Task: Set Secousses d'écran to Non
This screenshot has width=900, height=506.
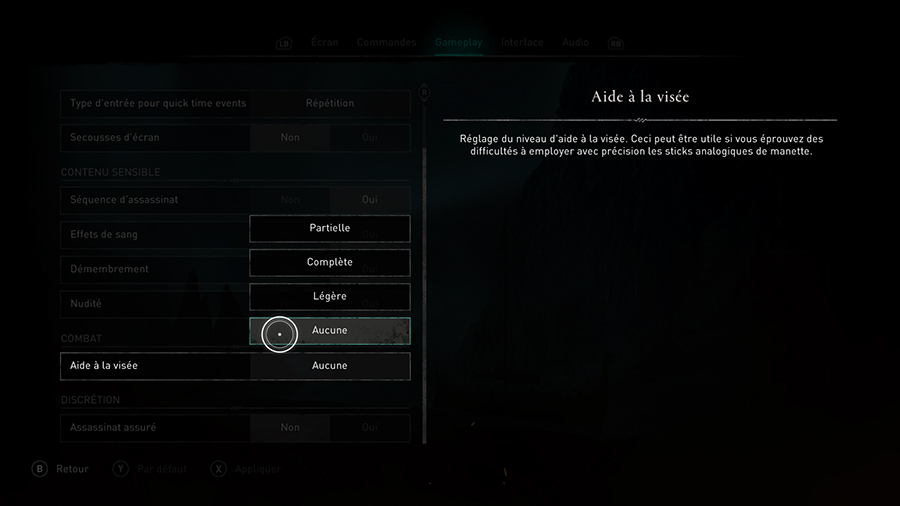Action: 290,137
